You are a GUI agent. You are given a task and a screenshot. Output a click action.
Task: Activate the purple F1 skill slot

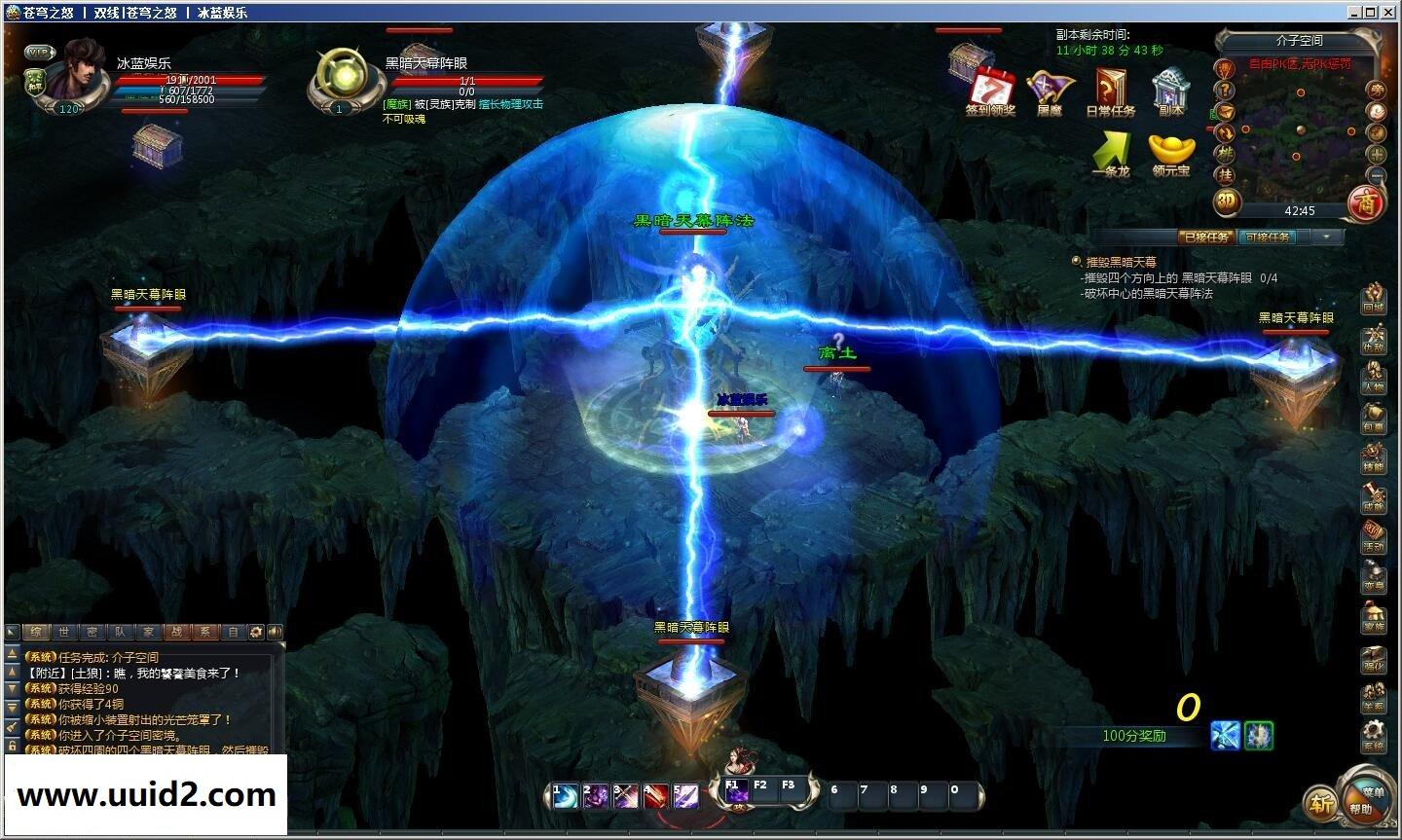pyautogui.click(x=735, y=792)
